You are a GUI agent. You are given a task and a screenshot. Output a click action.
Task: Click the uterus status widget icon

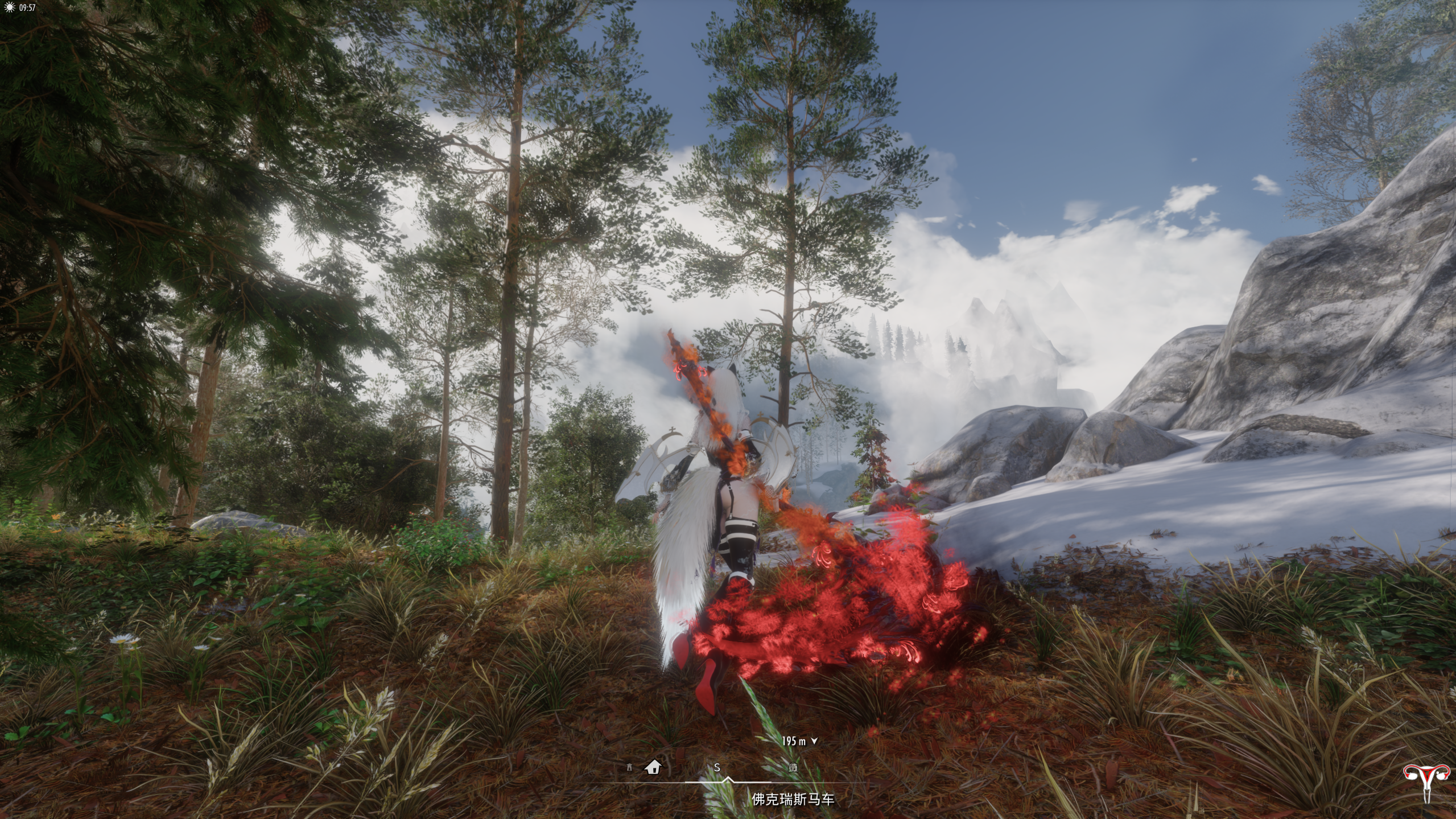pos(1427,781)
